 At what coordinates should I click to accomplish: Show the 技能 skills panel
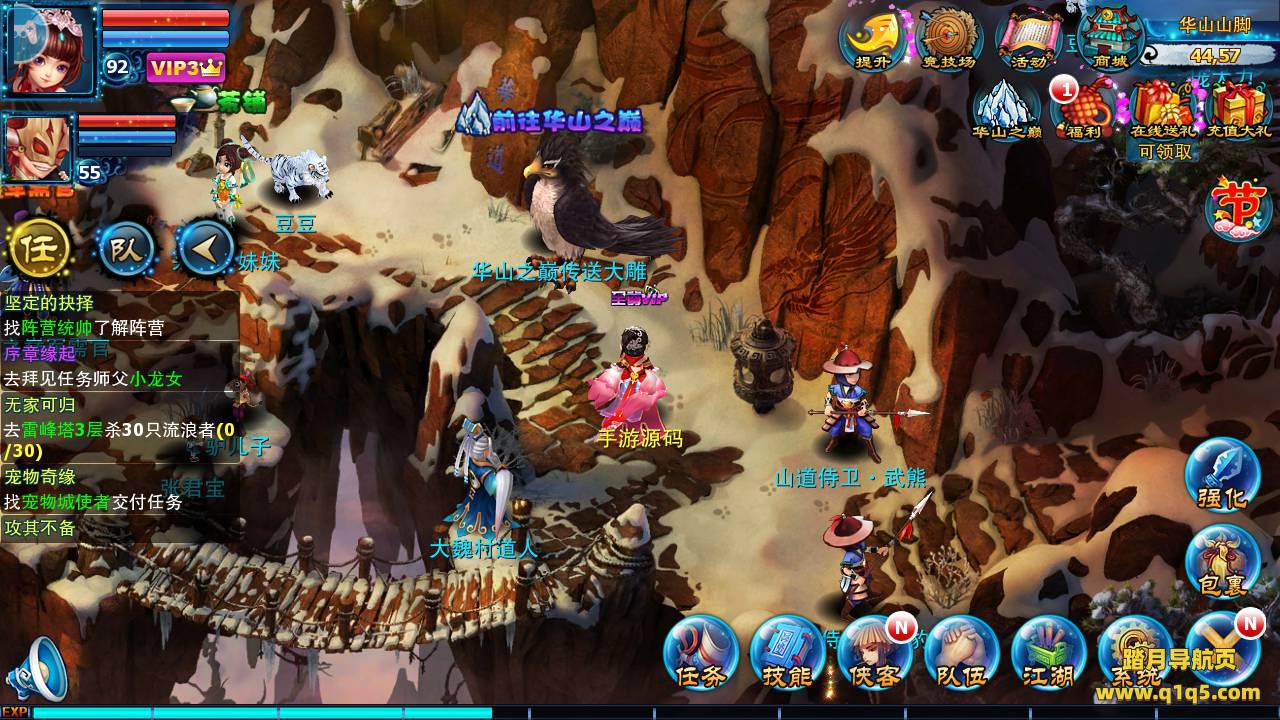pos(787,652)
